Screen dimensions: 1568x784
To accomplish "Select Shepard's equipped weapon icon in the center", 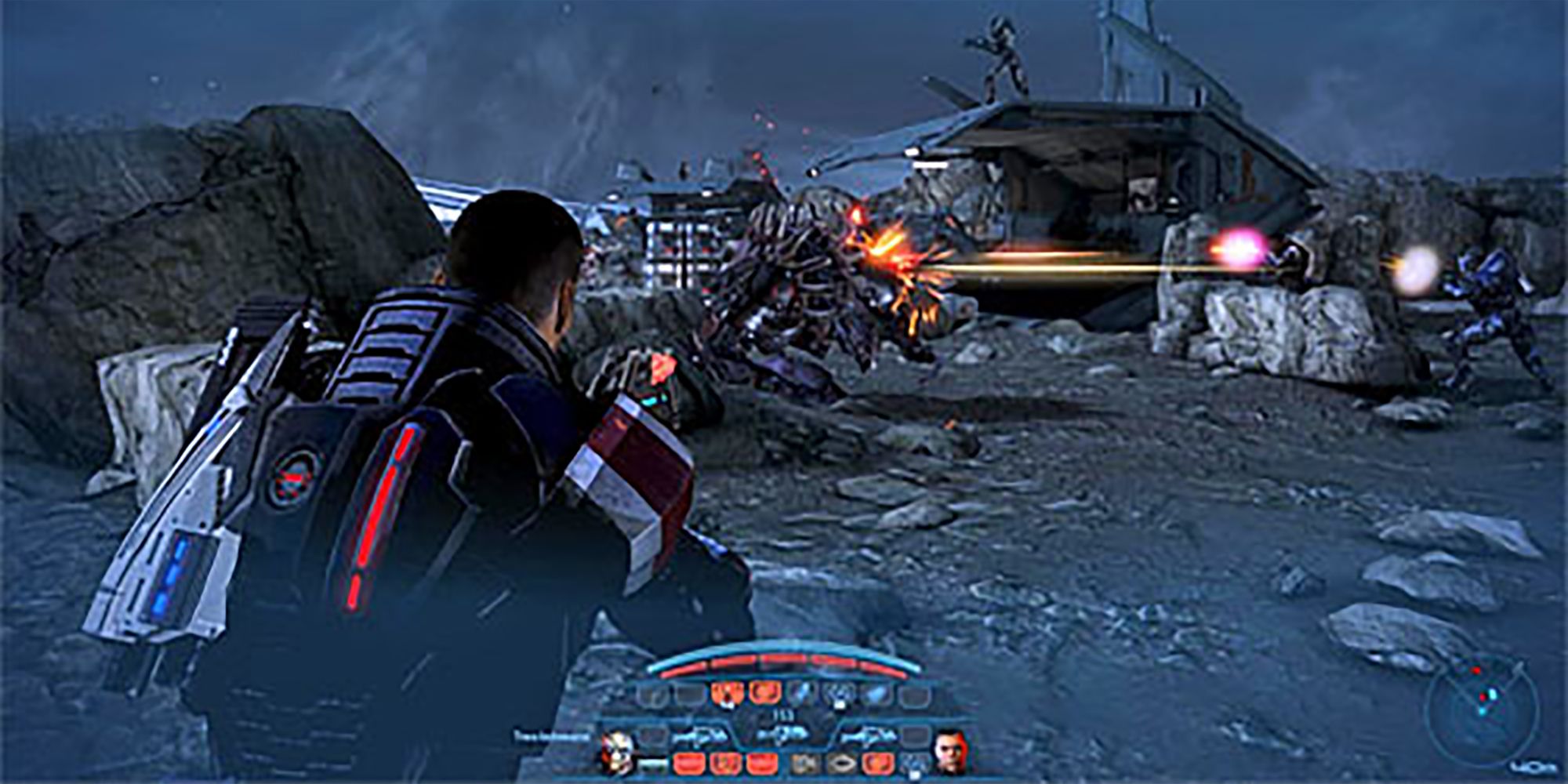I will pyautogui.click(x=781, y=733).
